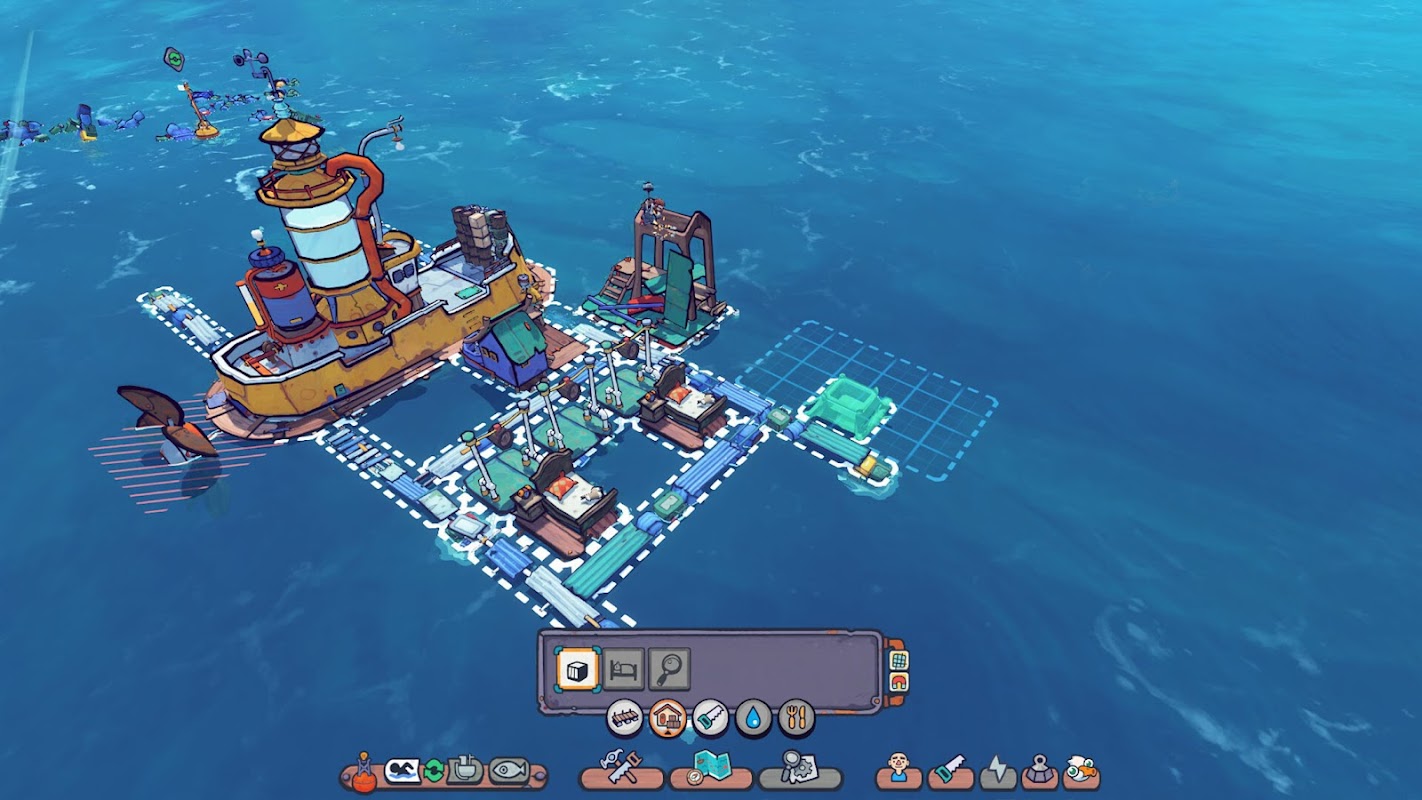Select the storage crate building slot
1422x800 pixels.
(x=578, y=669)
